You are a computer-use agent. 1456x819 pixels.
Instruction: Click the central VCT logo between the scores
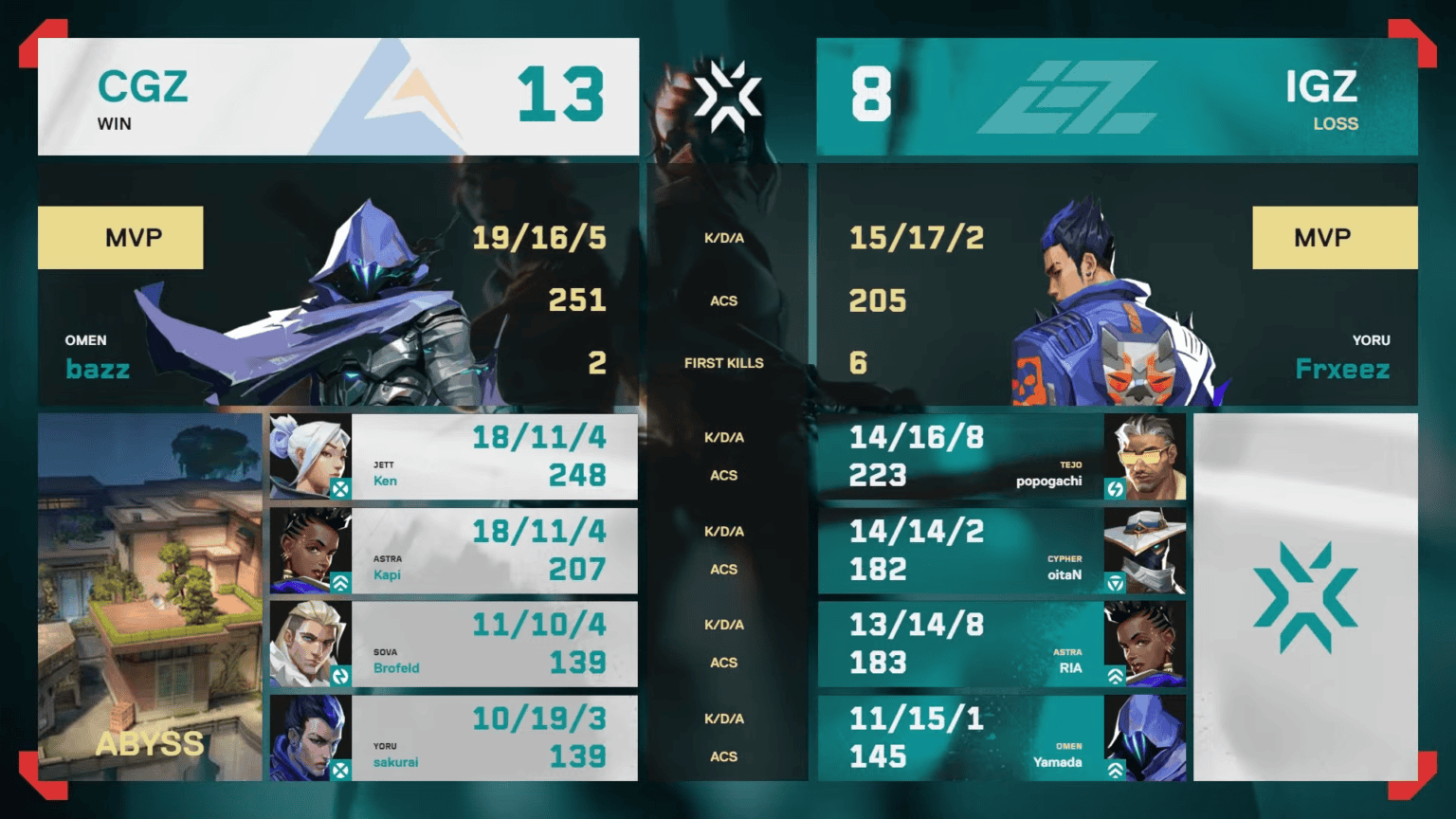[727, 94]
